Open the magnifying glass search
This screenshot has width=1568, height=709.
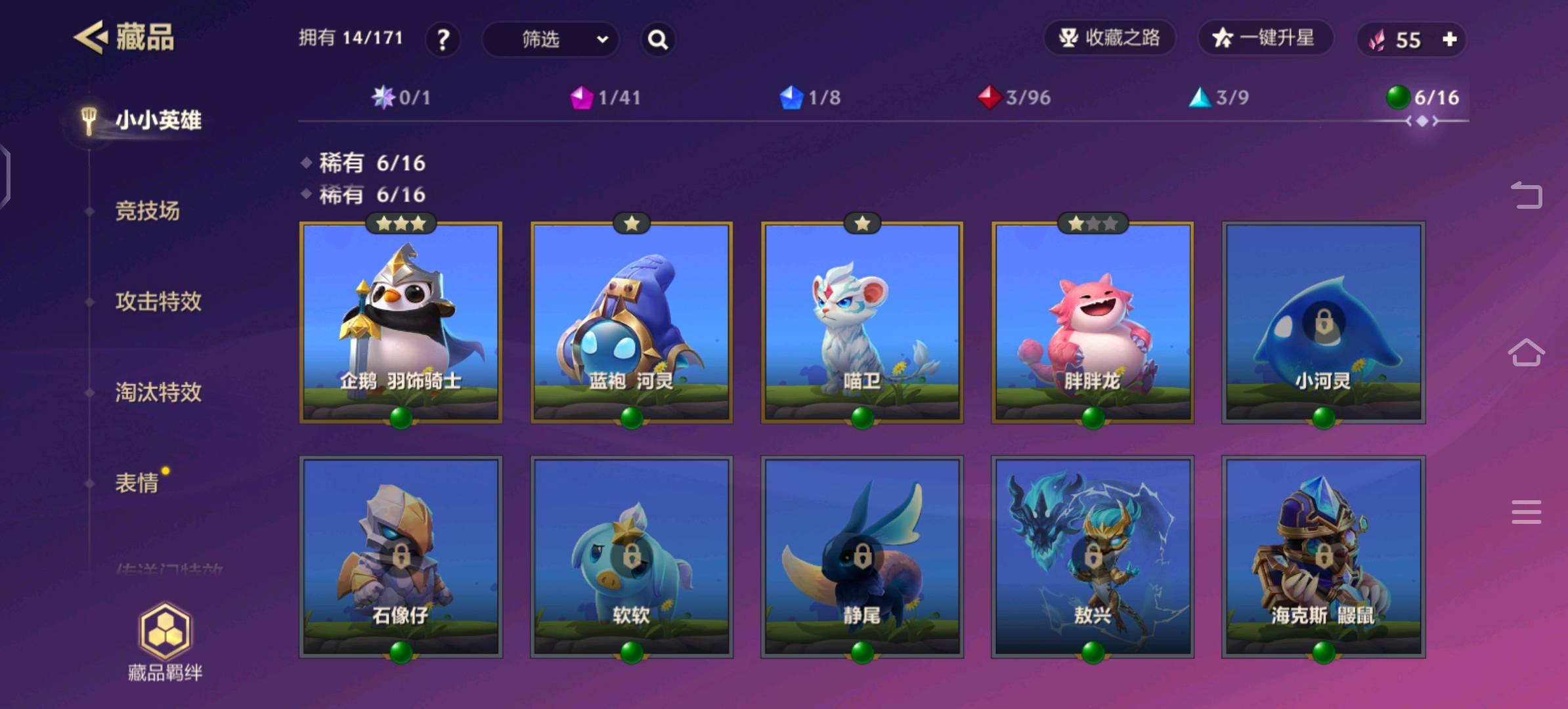click(x=658, y=39)
